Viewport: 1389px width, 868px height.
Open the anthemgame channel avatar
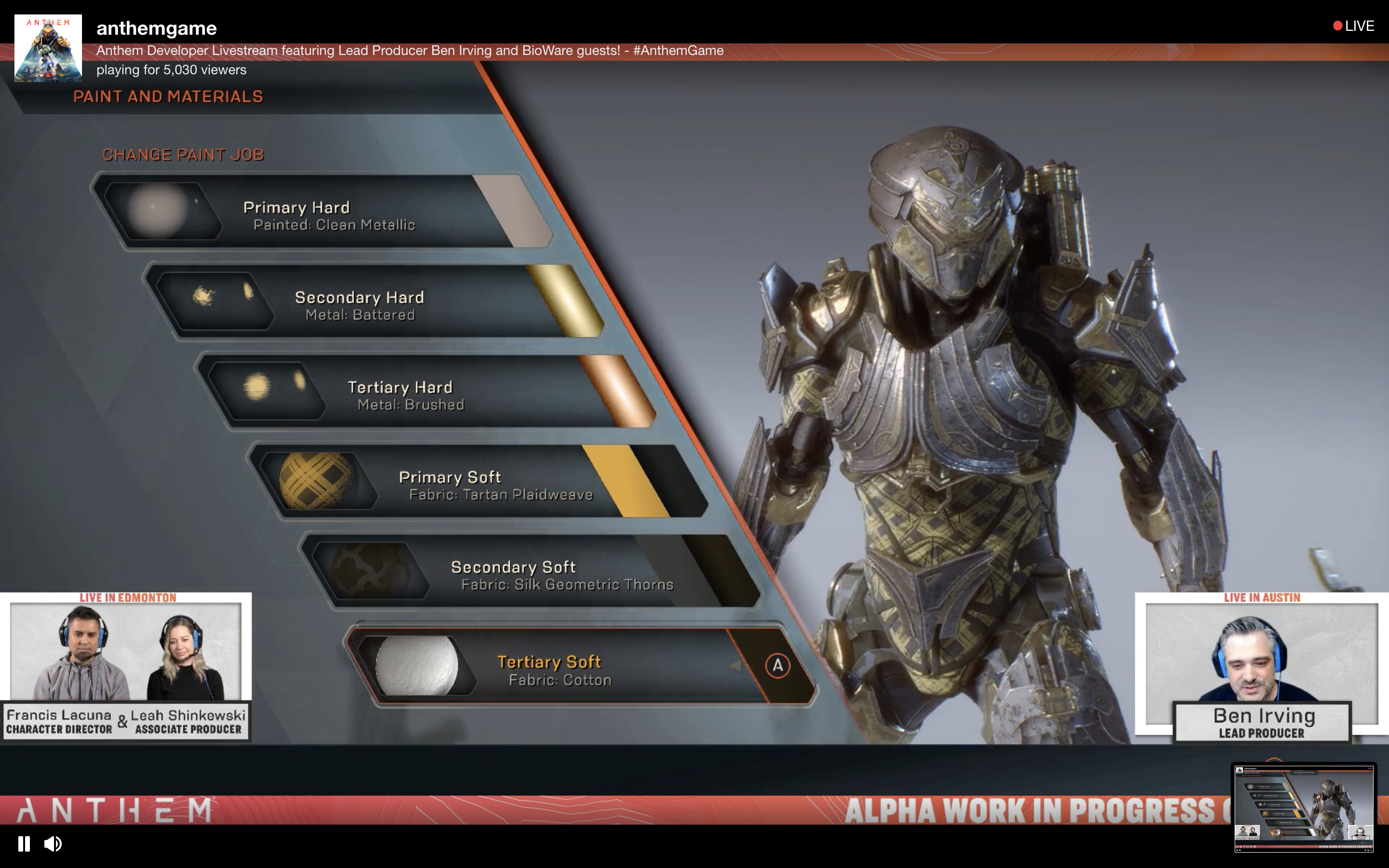48,48
